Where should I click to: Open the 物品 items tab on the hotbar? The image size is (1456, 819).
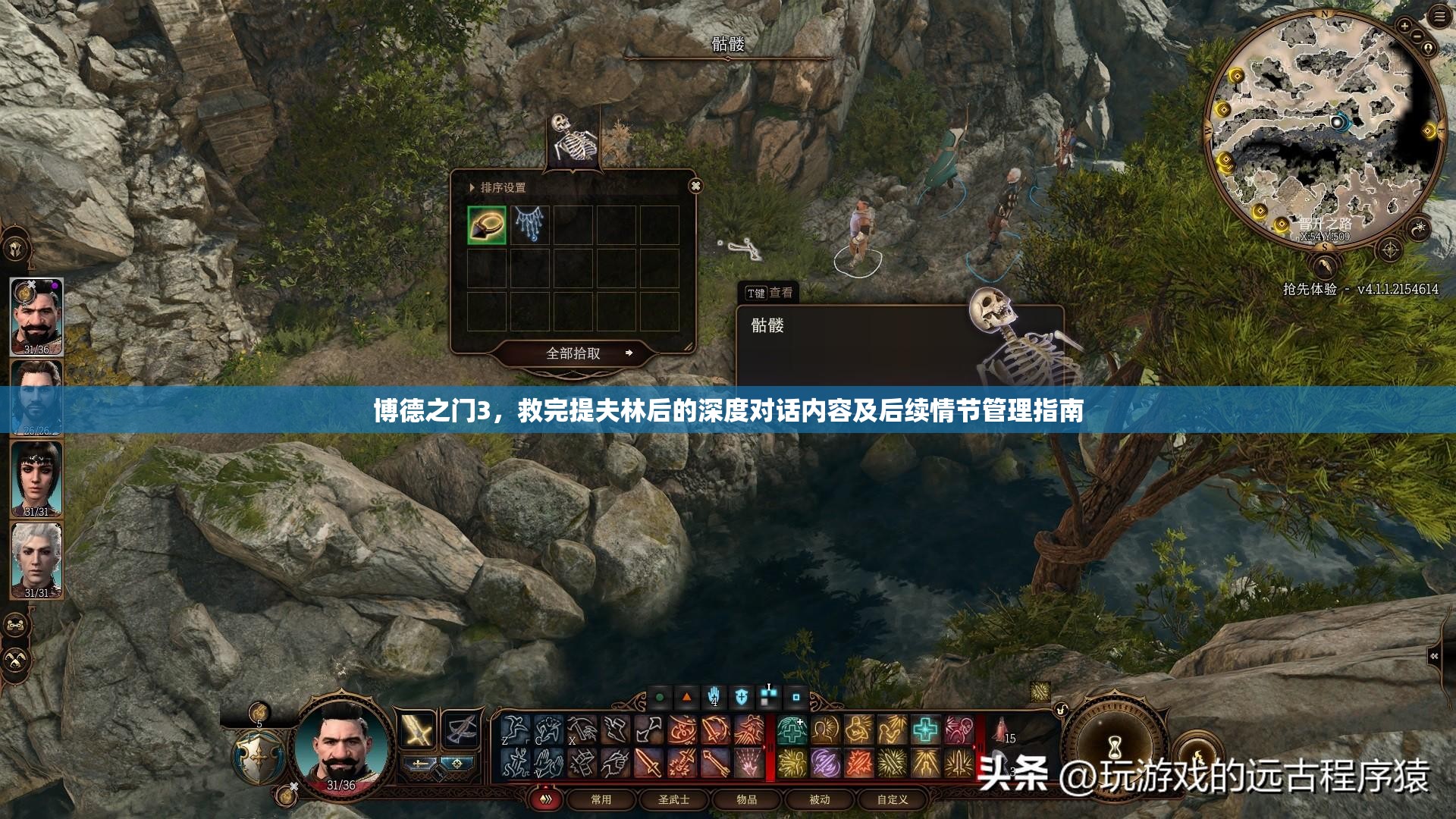coord(747,800)
